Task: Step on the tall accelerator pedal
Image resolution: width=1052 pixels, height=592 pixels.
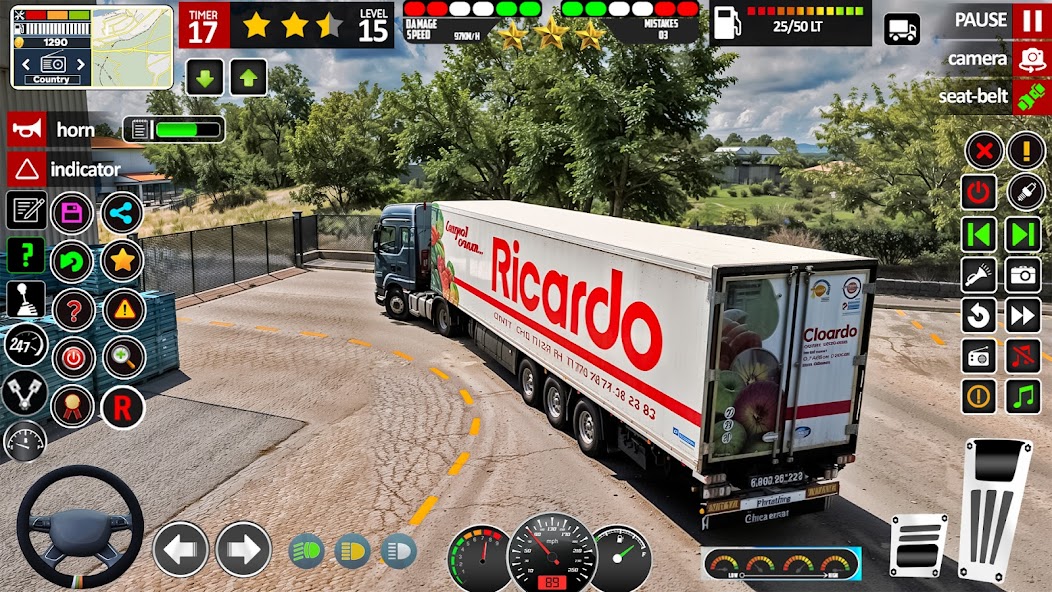Action: point(994,508)
